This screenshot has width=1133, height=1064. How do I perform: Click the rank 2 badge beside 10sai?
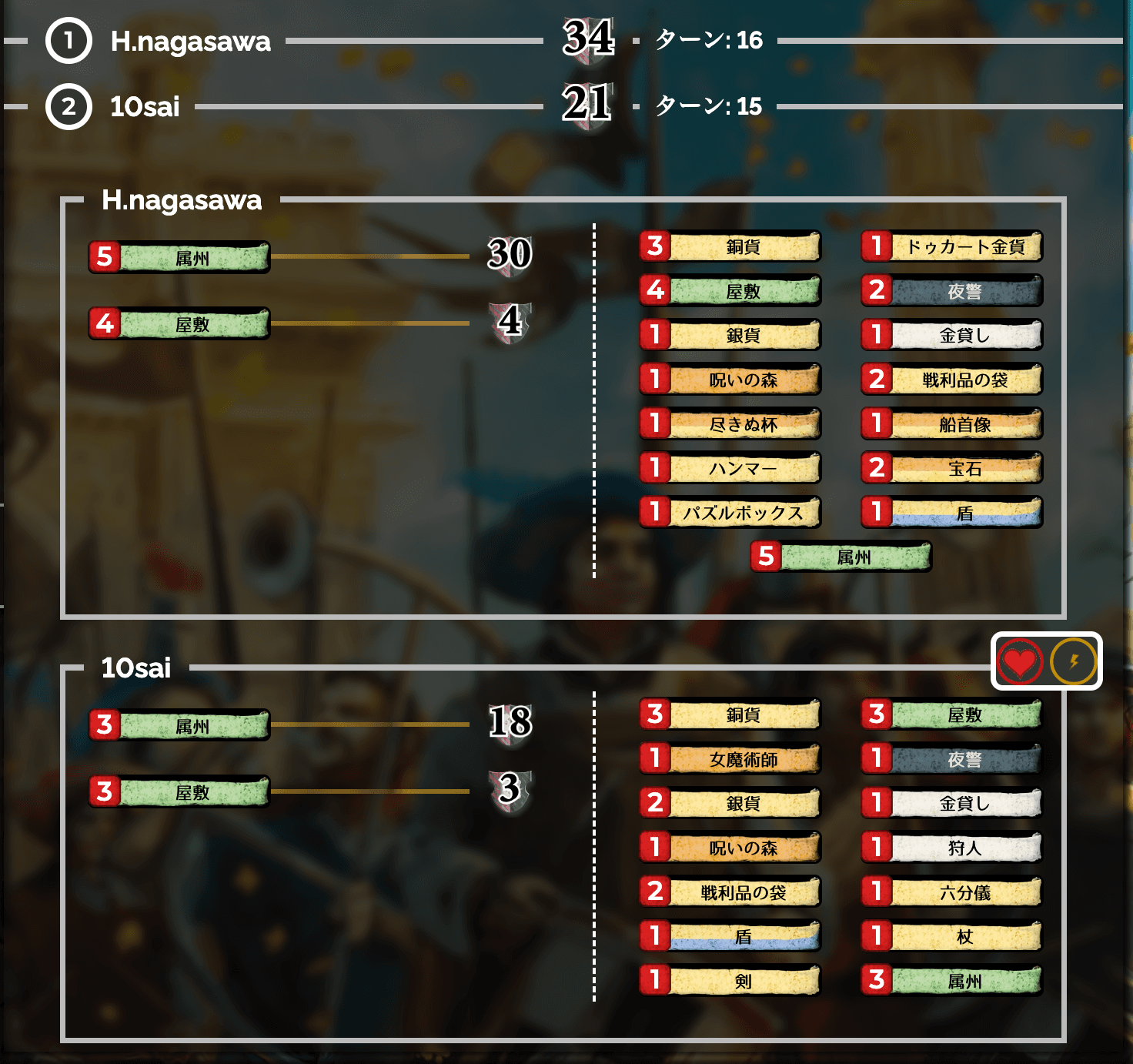pos(68,107)
